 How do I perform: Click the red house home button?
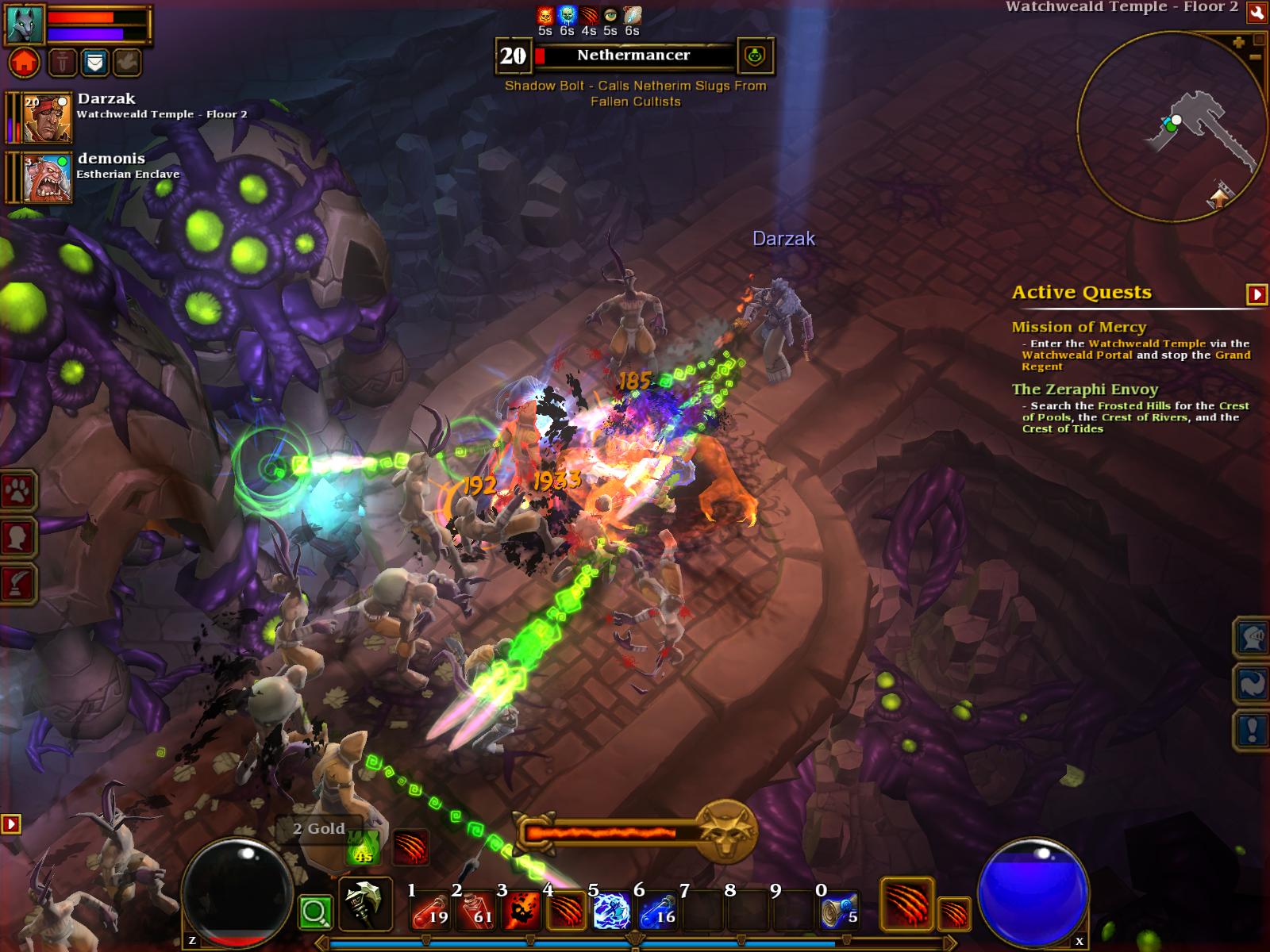[x=24, y=62]
